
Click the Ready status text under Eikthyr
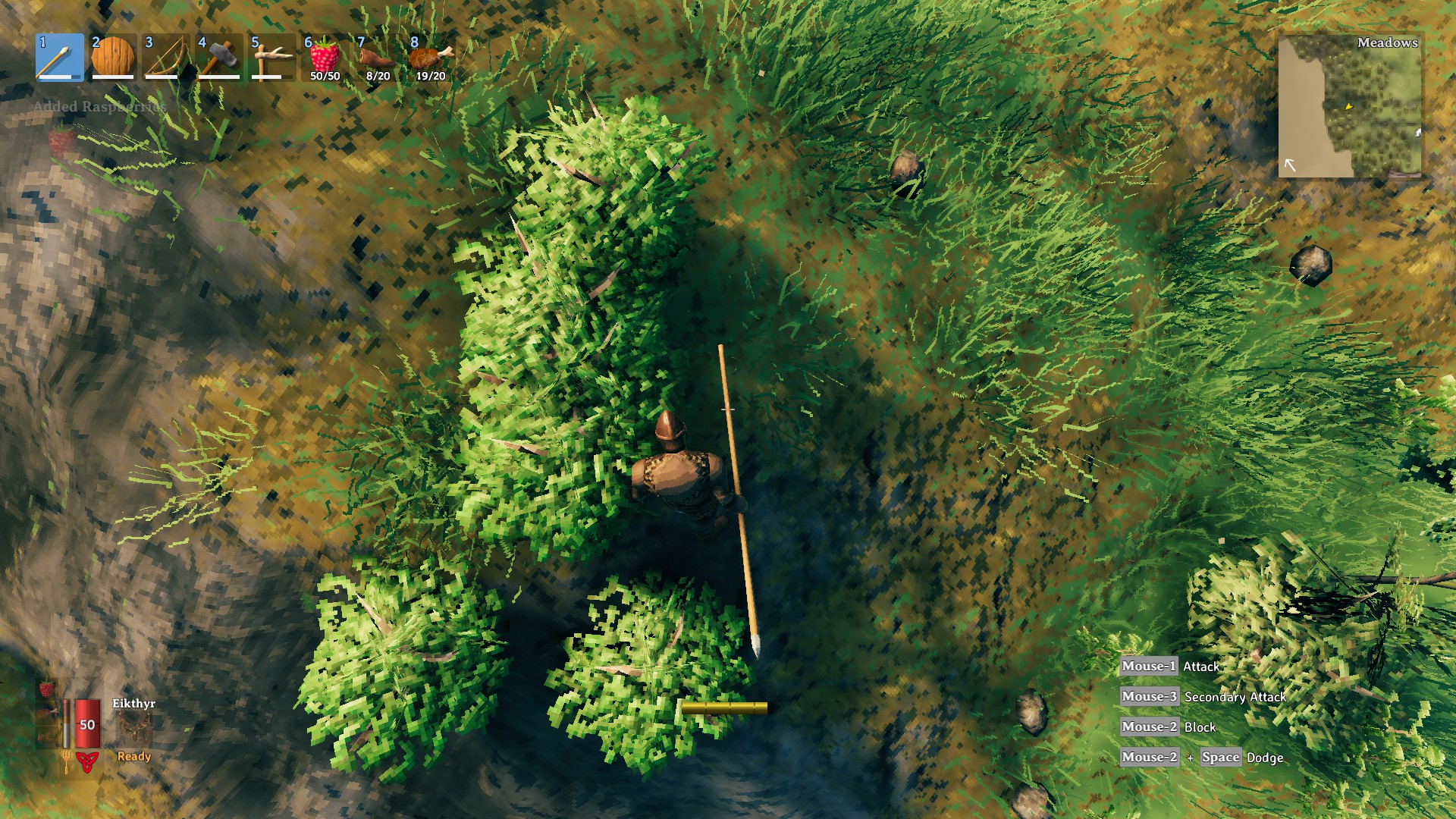tap(133, 757)
